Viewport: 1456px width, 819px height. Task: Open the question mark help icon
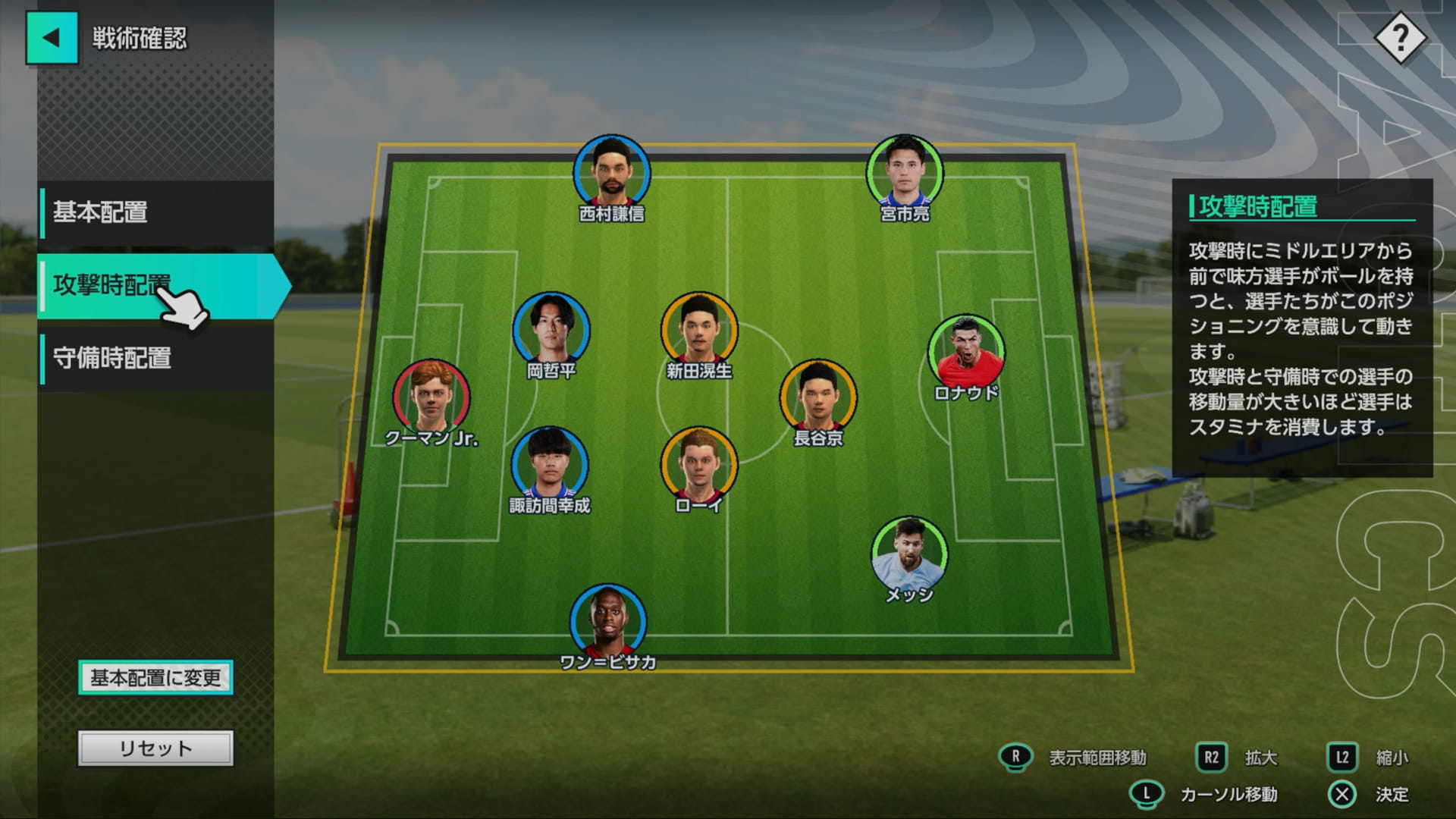tap(1400, 38)
